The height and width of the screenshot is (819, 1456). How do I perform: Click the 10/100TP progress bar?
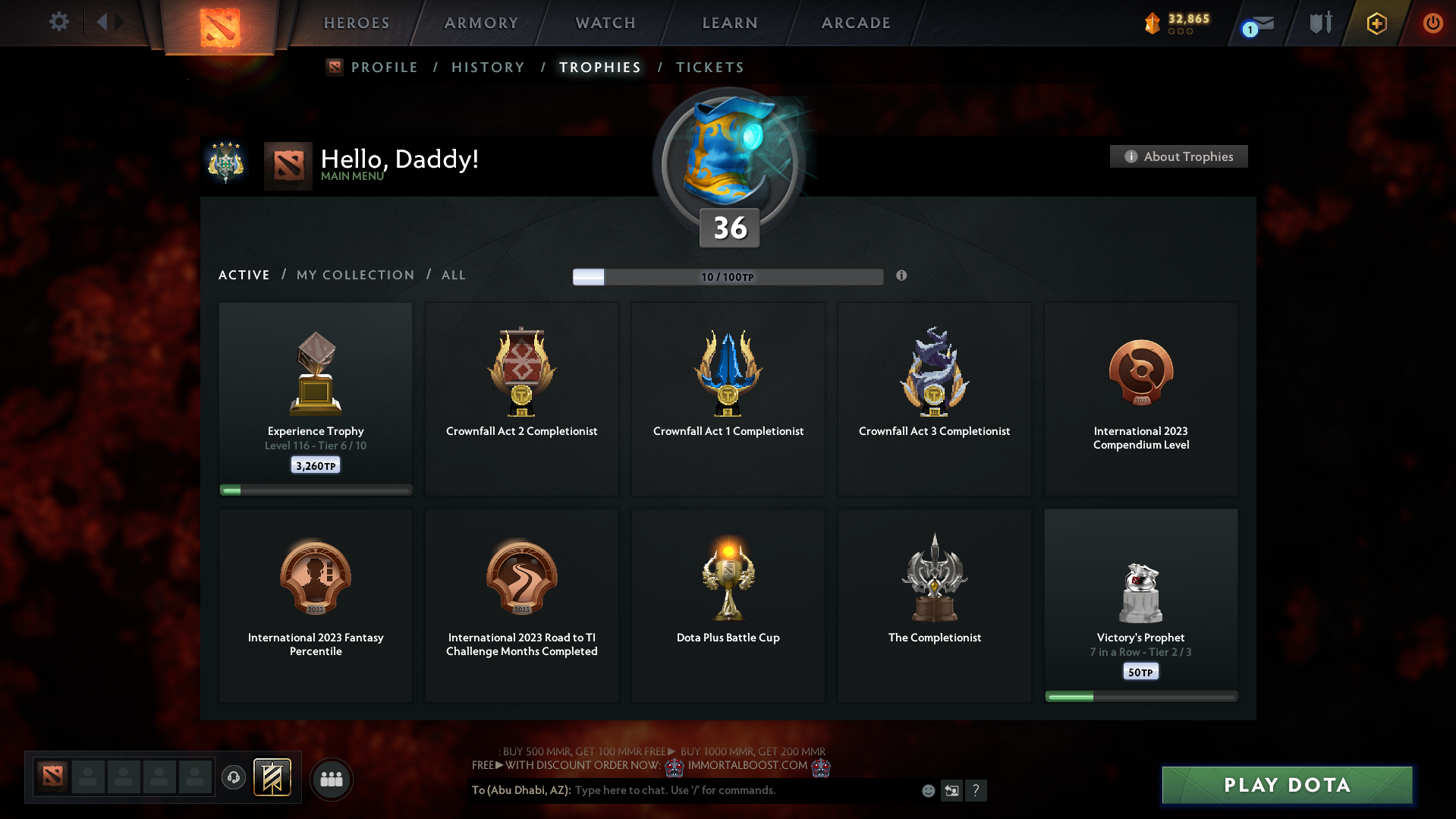(x=728, y=276)
